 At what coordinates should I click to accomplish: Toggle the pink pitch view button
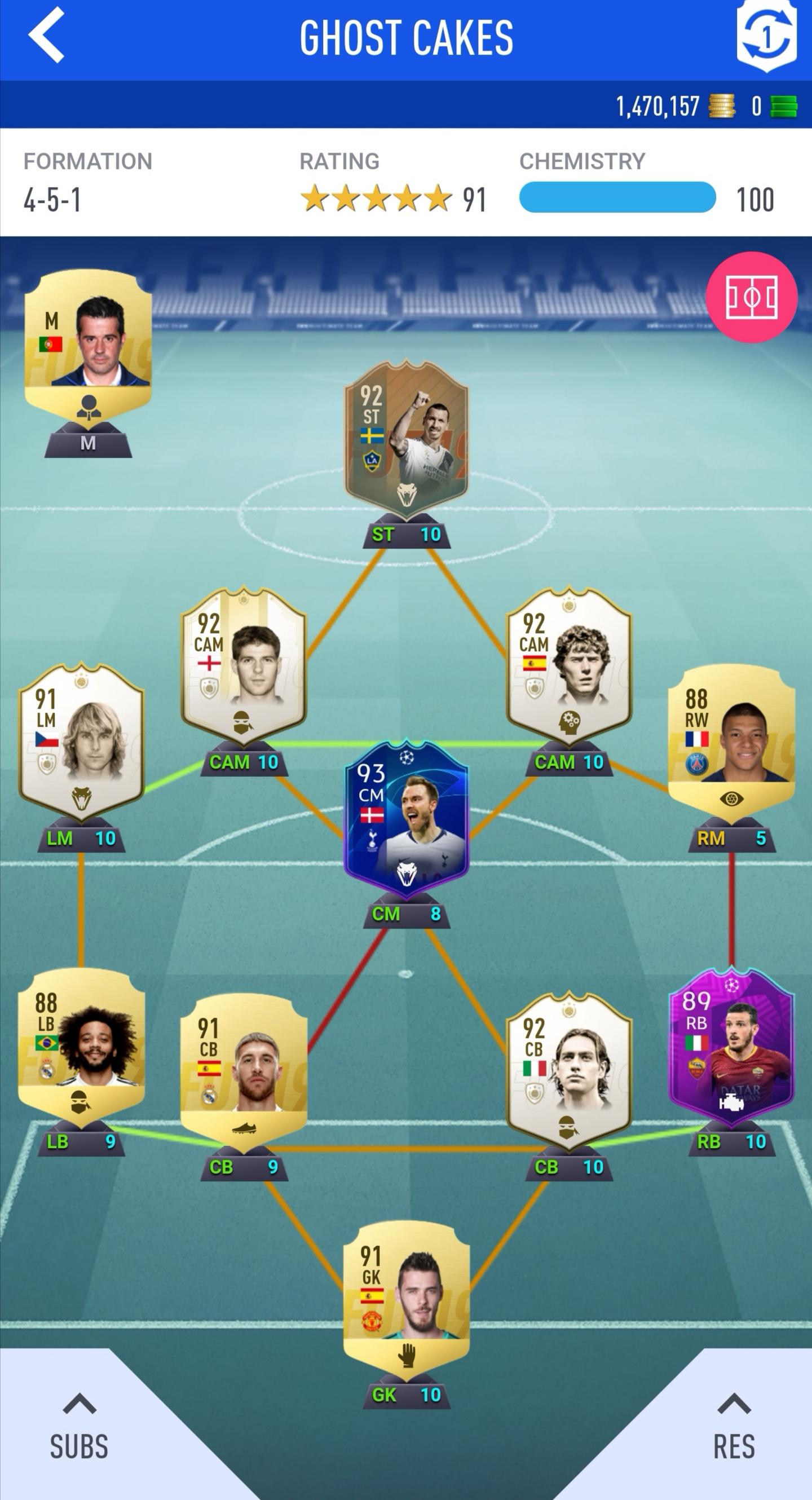click(x=751, y=297)
